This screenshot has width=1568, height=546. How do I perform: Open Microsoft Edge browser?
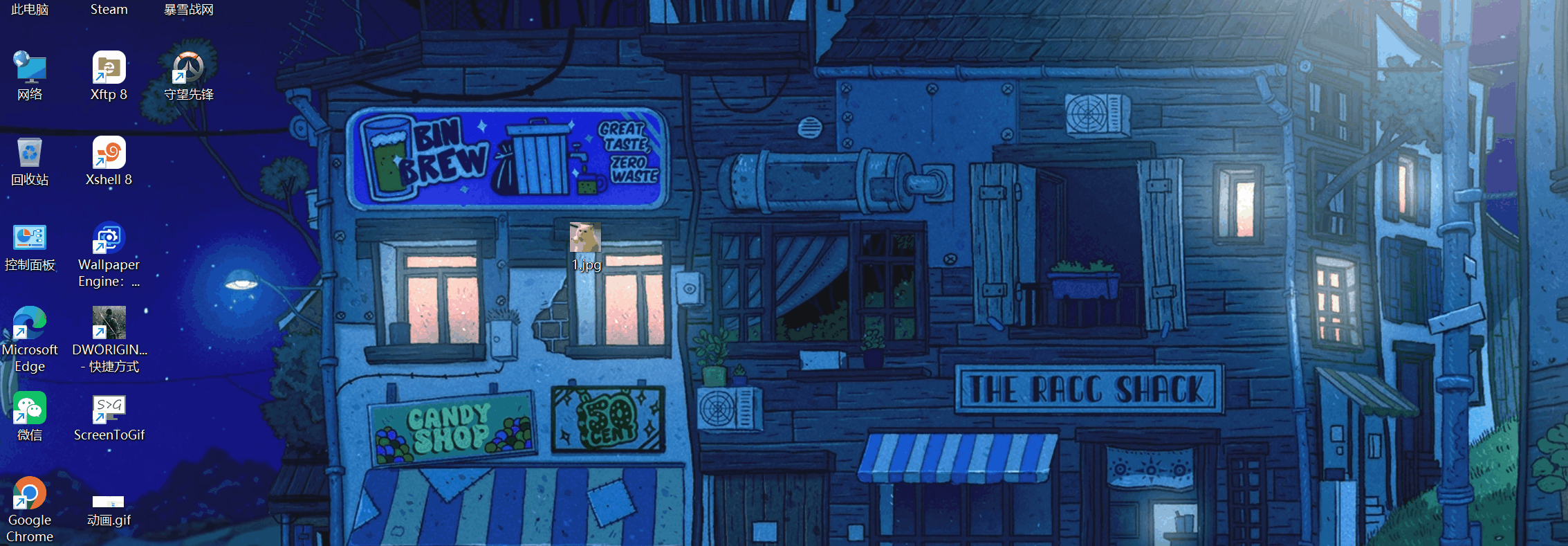tap(30, 324)
